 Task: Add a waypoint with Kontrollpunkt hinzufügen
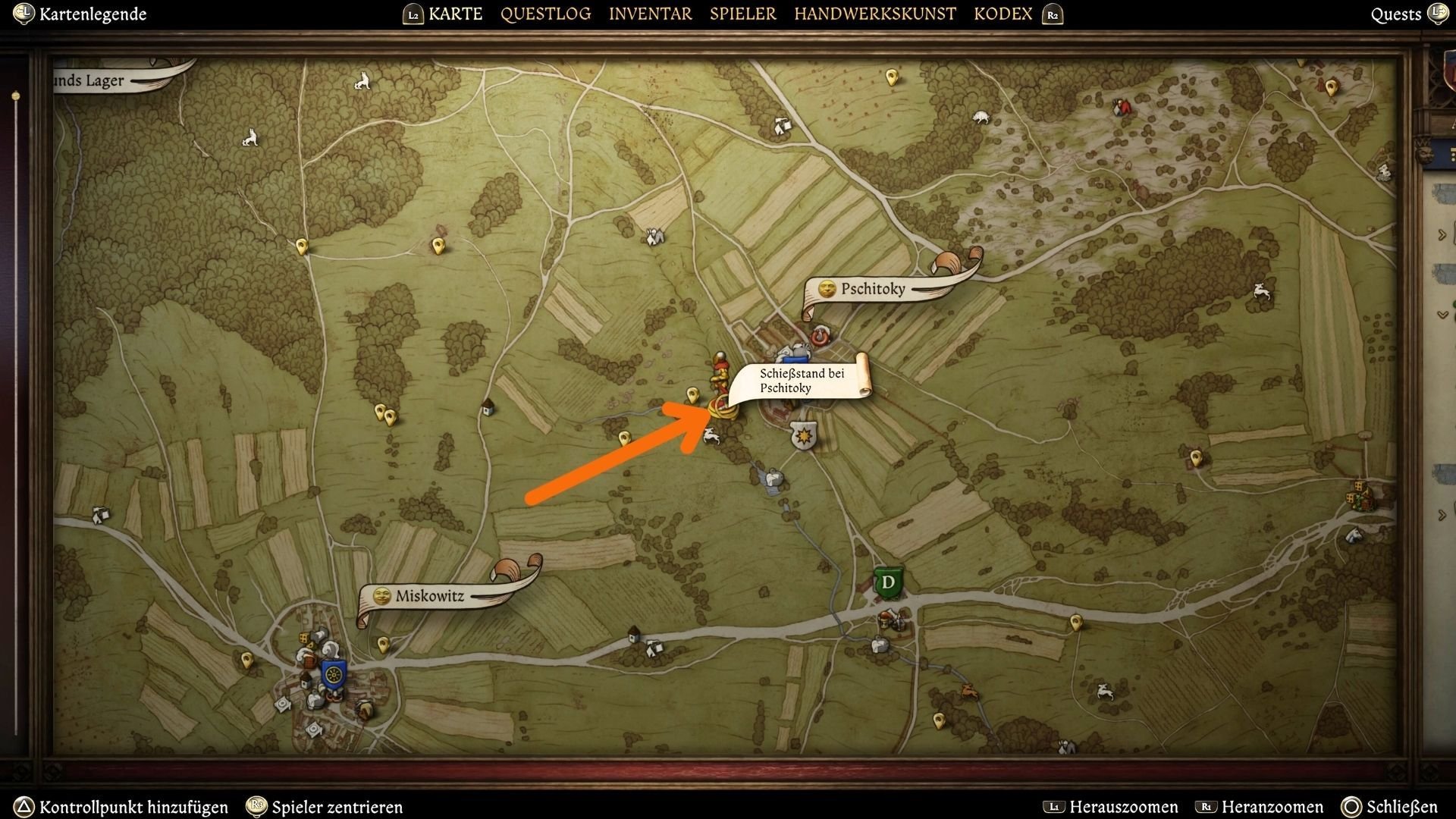click(x=133, y=807)
